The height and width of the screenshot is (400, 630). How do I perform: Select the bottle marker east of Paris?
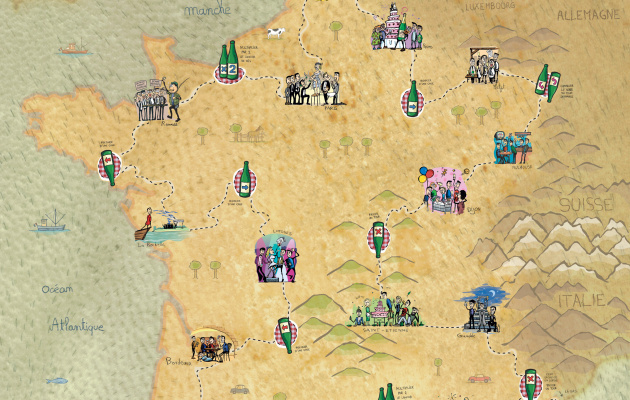click(412, 98)
